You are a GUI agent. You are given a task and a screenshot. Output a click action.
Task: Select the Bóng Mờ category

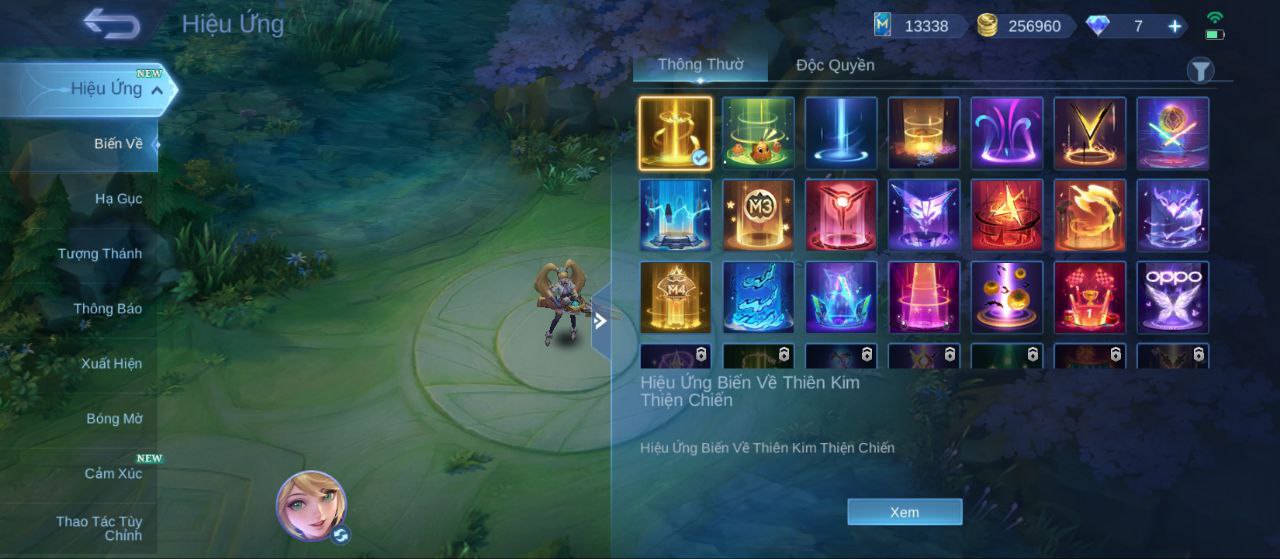coord(114,418)
